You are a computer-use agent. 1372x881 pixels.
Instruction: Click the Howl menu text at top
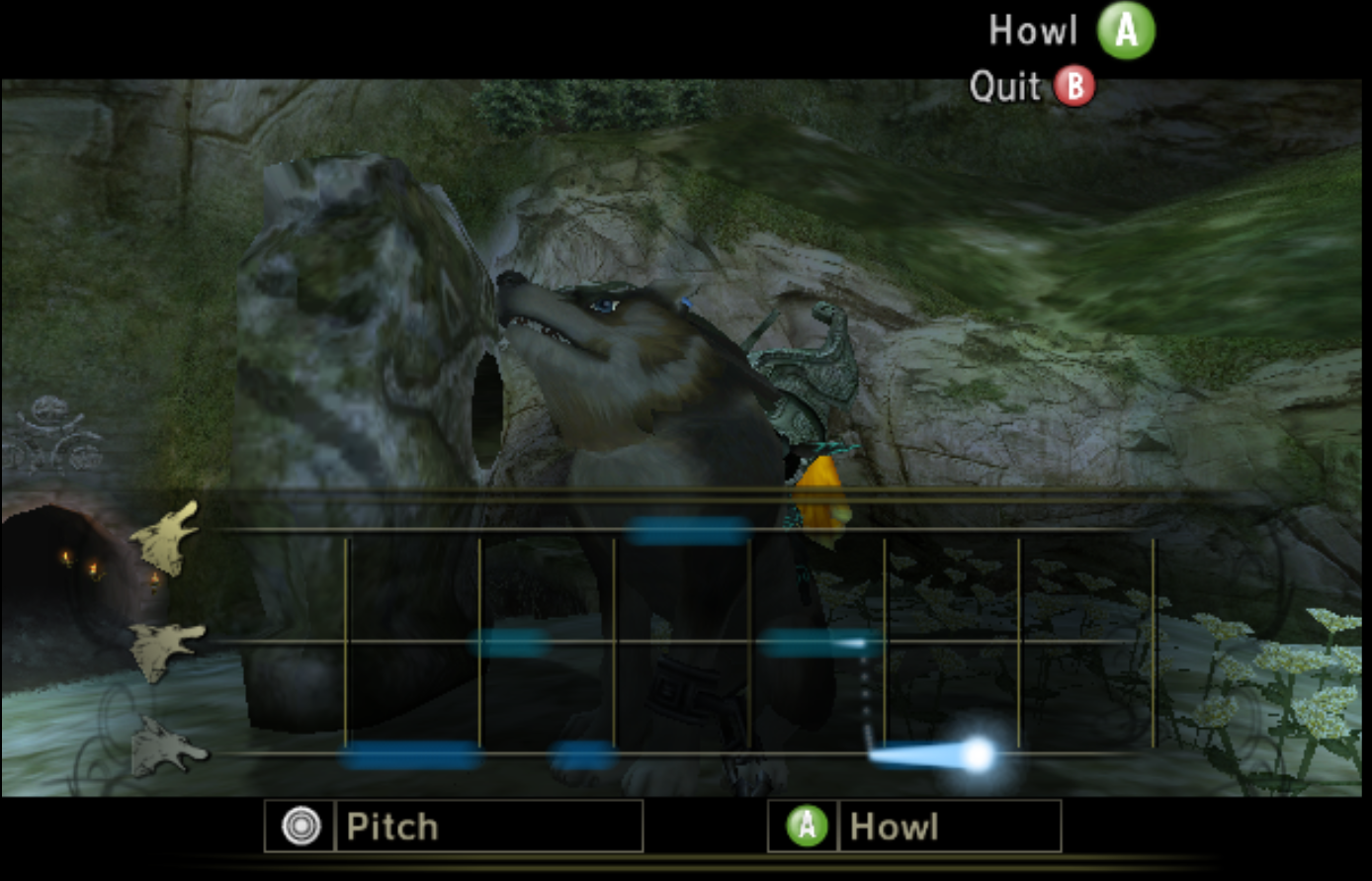point(1031,32)
